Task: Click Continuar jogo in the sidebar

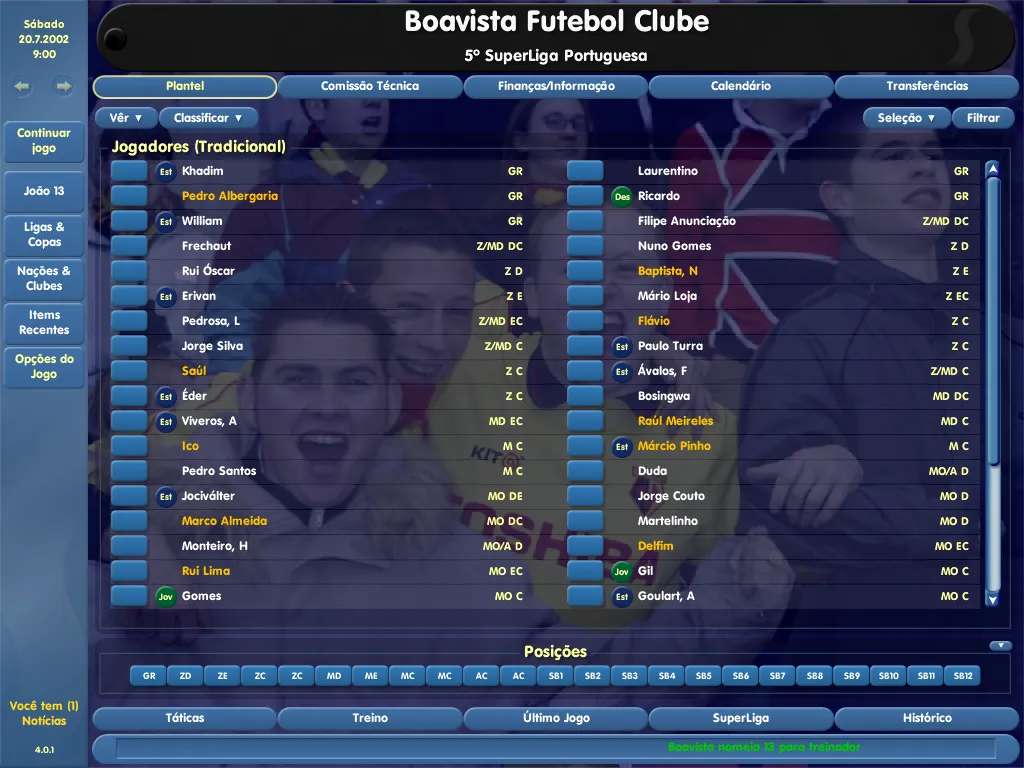Action: [44, 141]
